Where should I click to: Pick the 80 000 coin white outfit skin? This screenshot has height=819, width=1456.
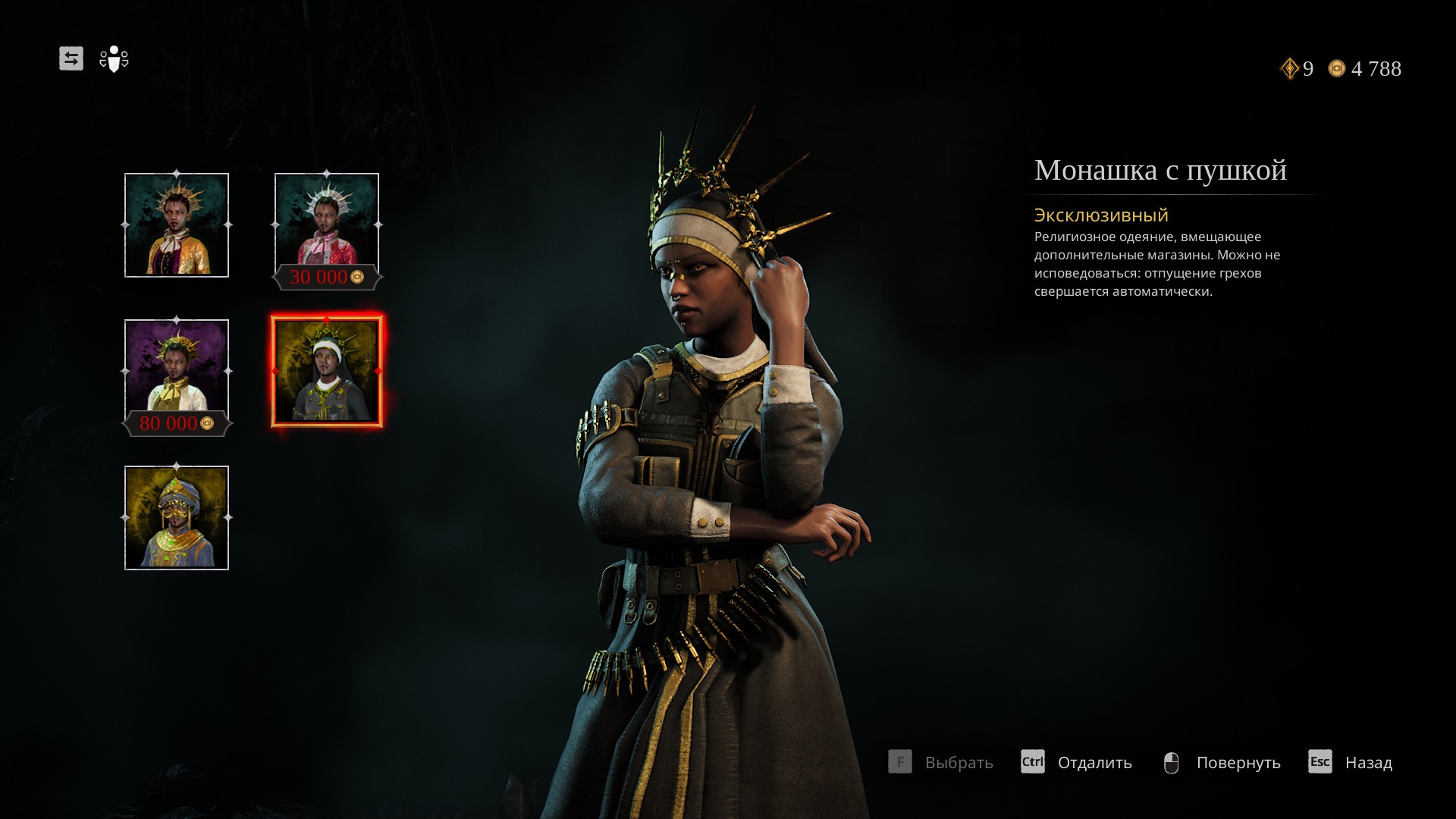click(177, 372)
